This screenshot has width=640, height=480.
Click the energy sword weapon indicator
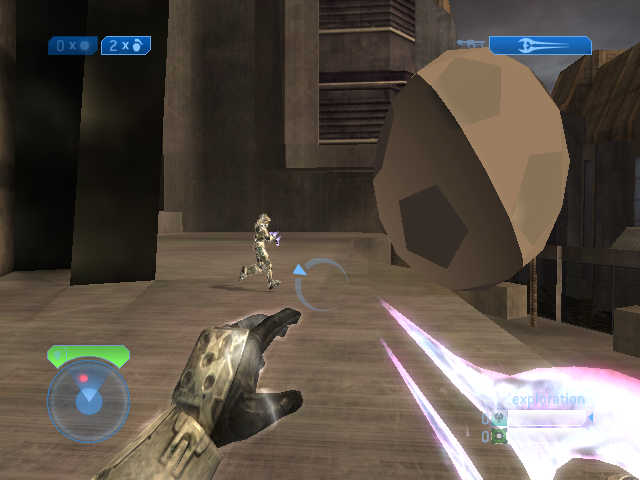click(540, 45)
